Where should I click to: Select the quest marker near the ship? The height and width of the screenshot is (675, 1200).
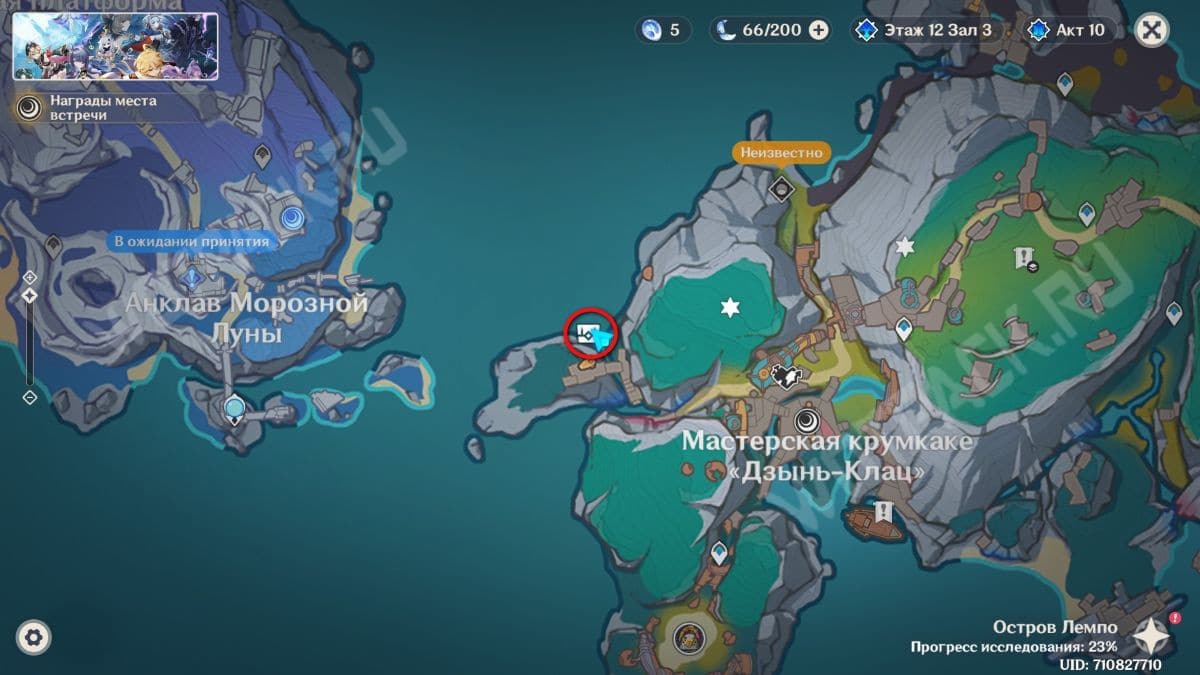coord(883,512)
